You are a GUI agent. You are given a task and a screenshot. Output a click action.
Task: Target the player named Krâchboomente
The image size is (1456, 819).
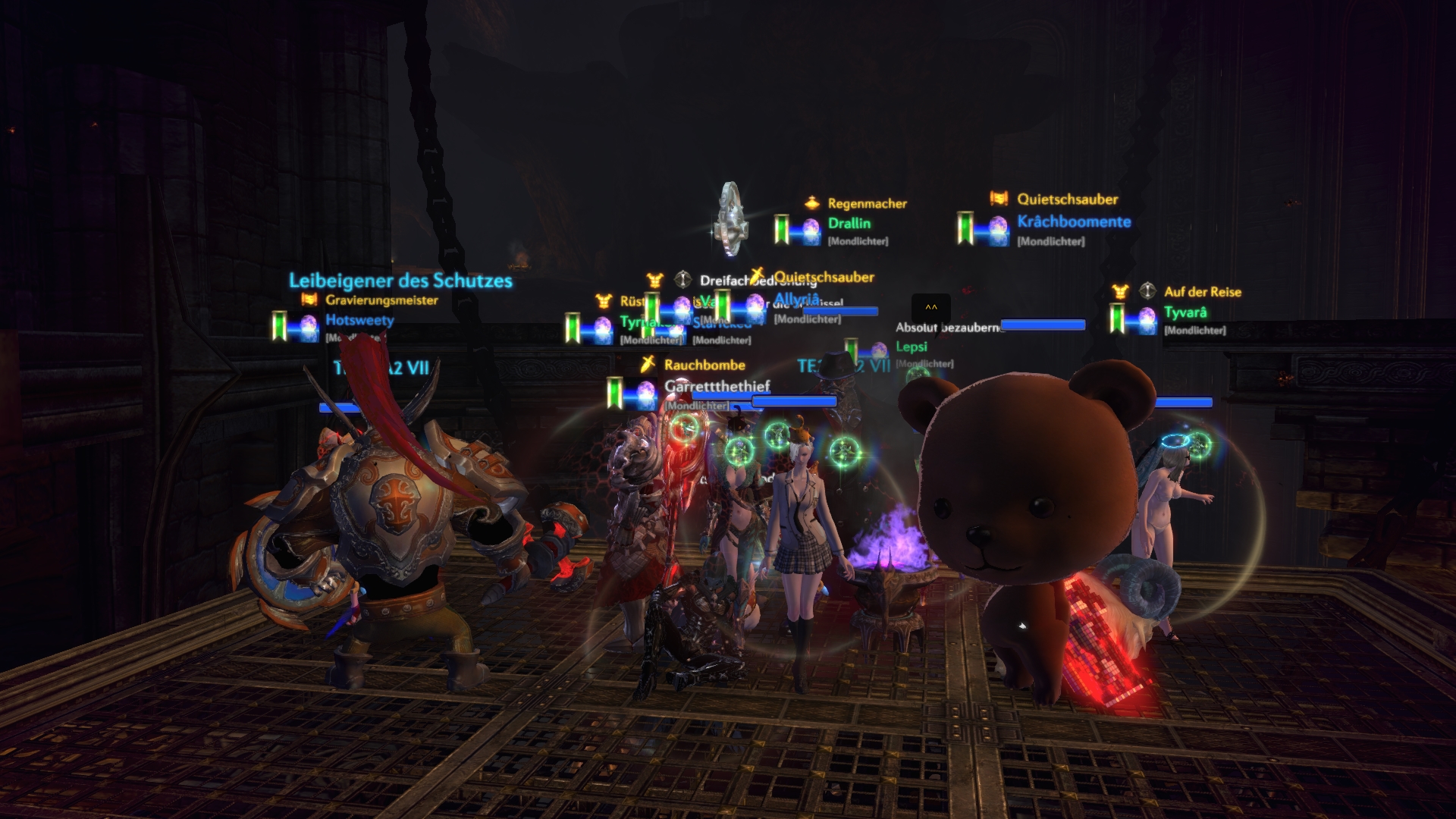pos(1073,222)
